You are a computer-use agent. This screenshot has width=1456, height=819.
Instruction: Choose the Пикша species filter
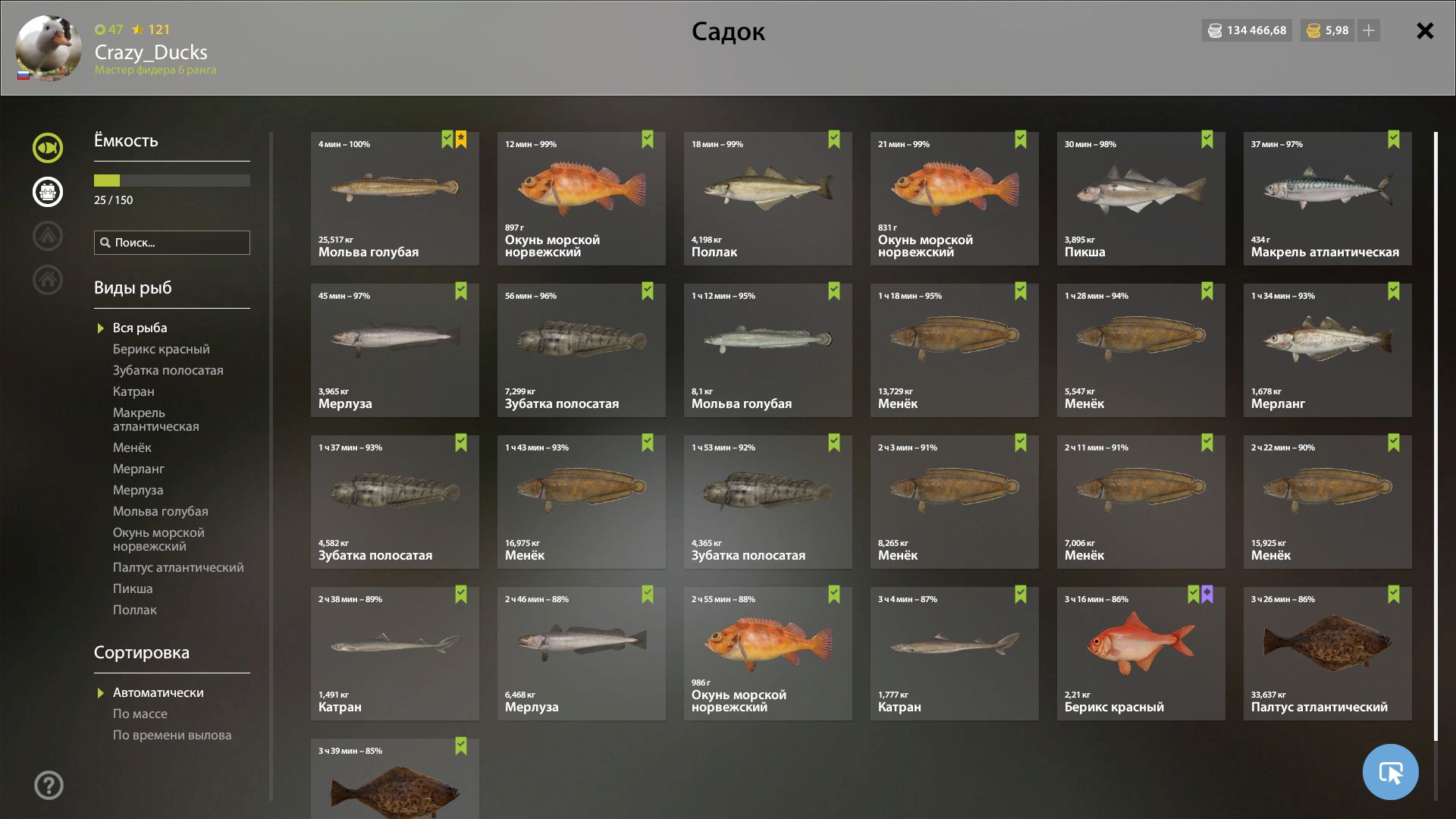[133, 588]
